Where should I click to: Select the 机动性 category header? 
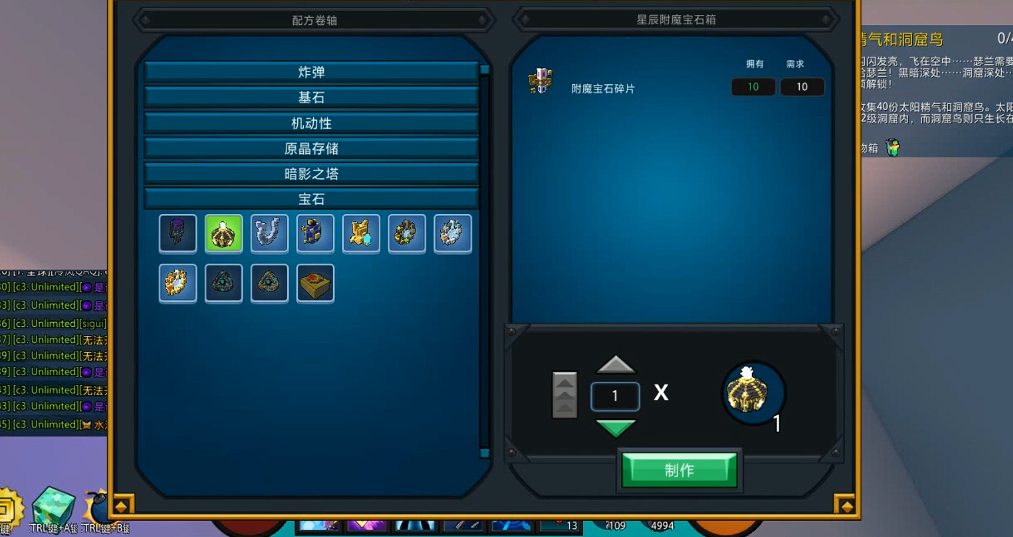pyautogui.click(x=311, y=123)
